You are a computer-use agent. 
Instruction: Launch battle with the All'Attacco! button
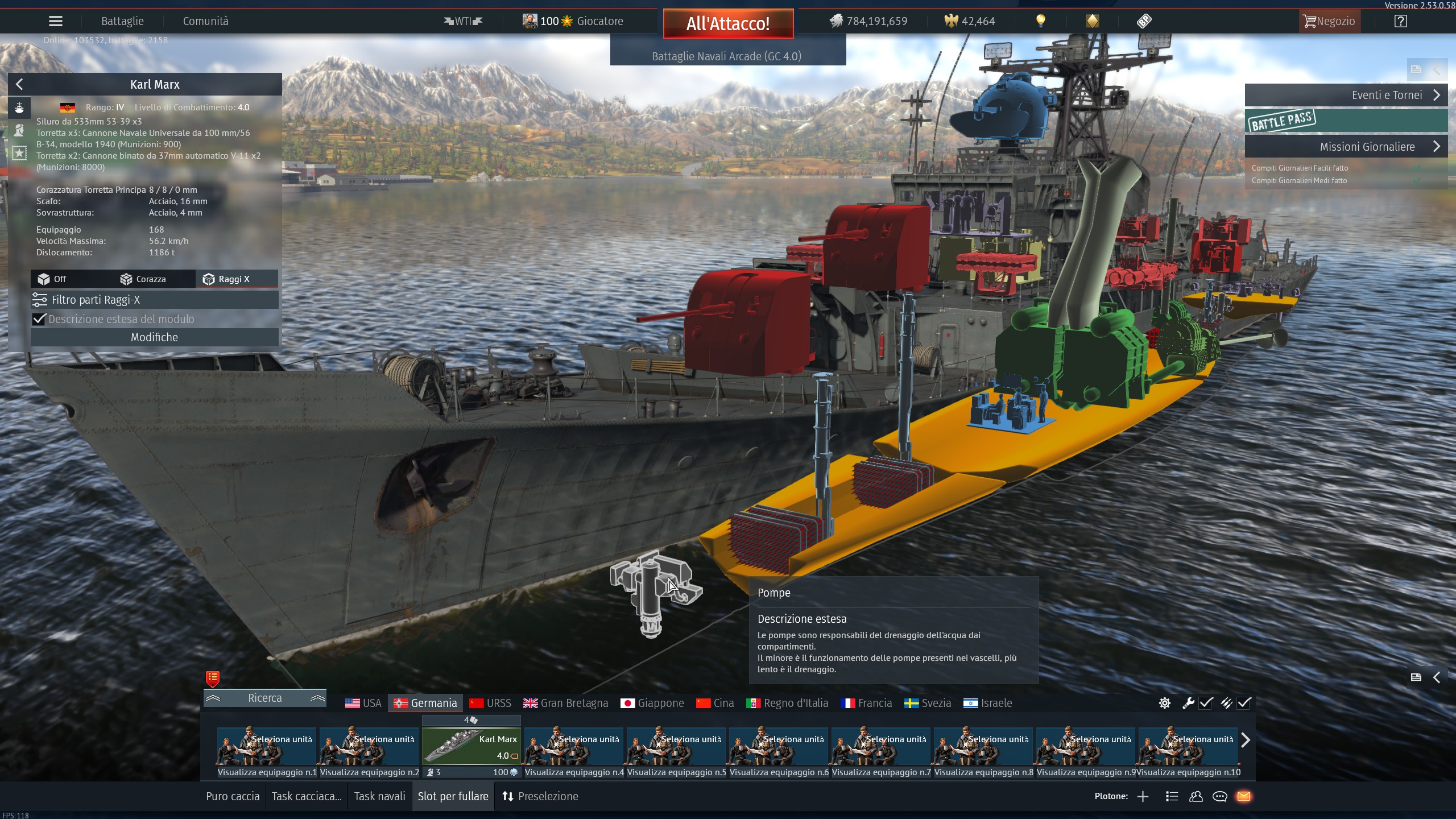click(x=728, y=23)
